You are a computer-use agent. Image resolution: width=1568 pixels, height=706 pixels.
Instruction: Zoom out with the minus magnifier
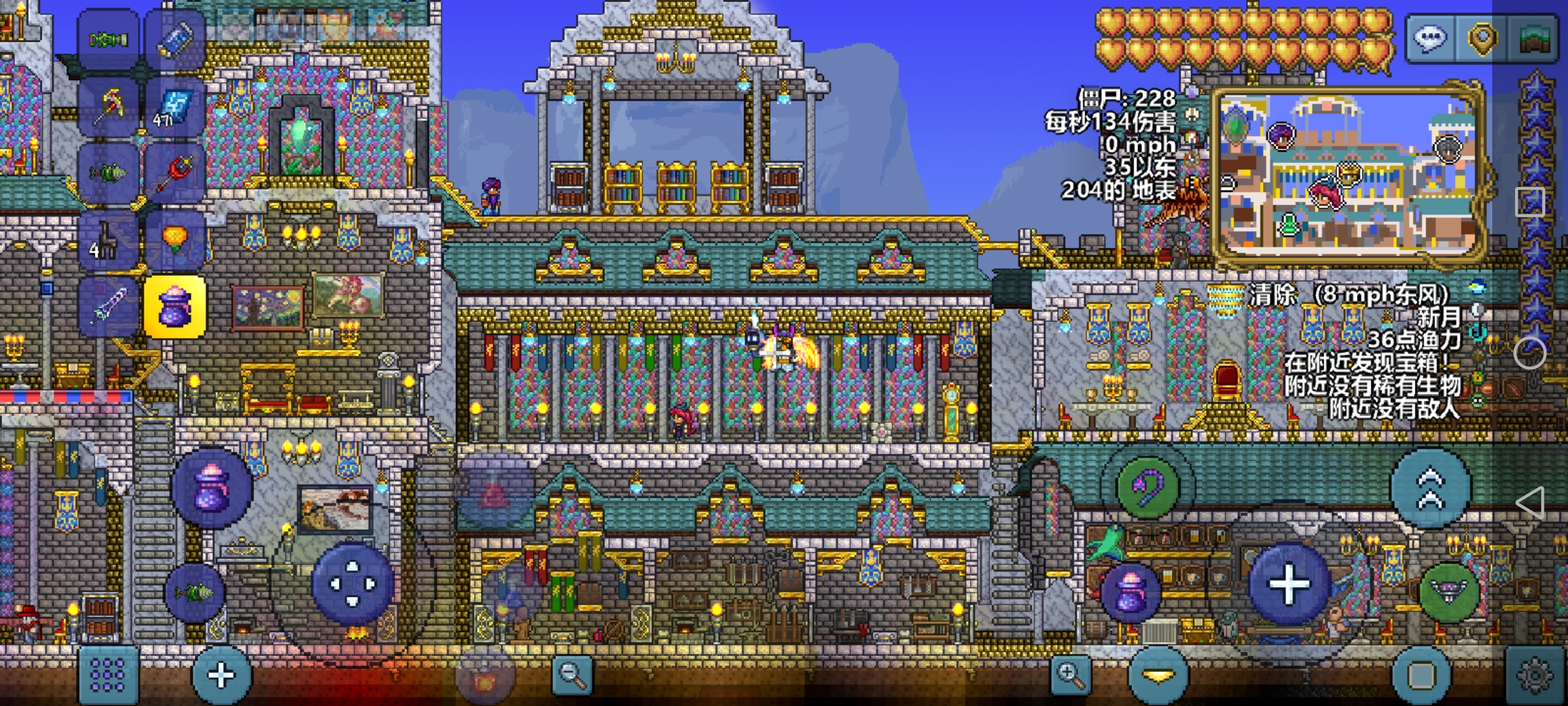pos(572,675)
